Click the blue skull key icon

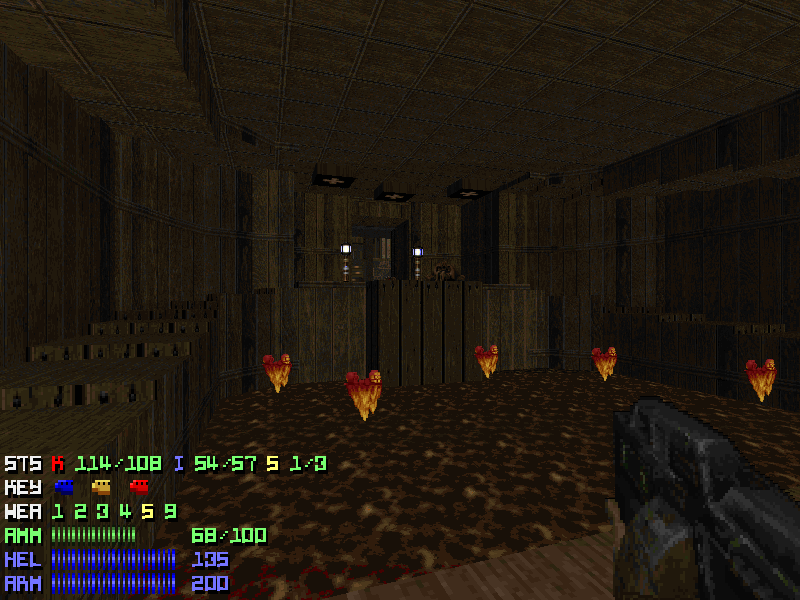[65, 488]
